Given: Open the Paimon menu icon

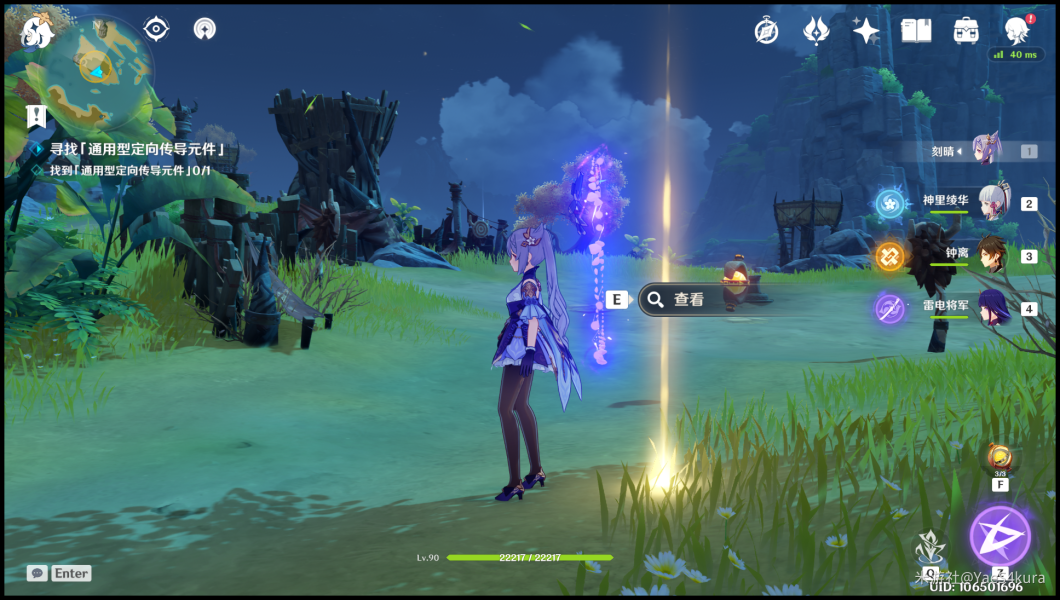Looking at the screenshot, I should (x=37, y=33).
